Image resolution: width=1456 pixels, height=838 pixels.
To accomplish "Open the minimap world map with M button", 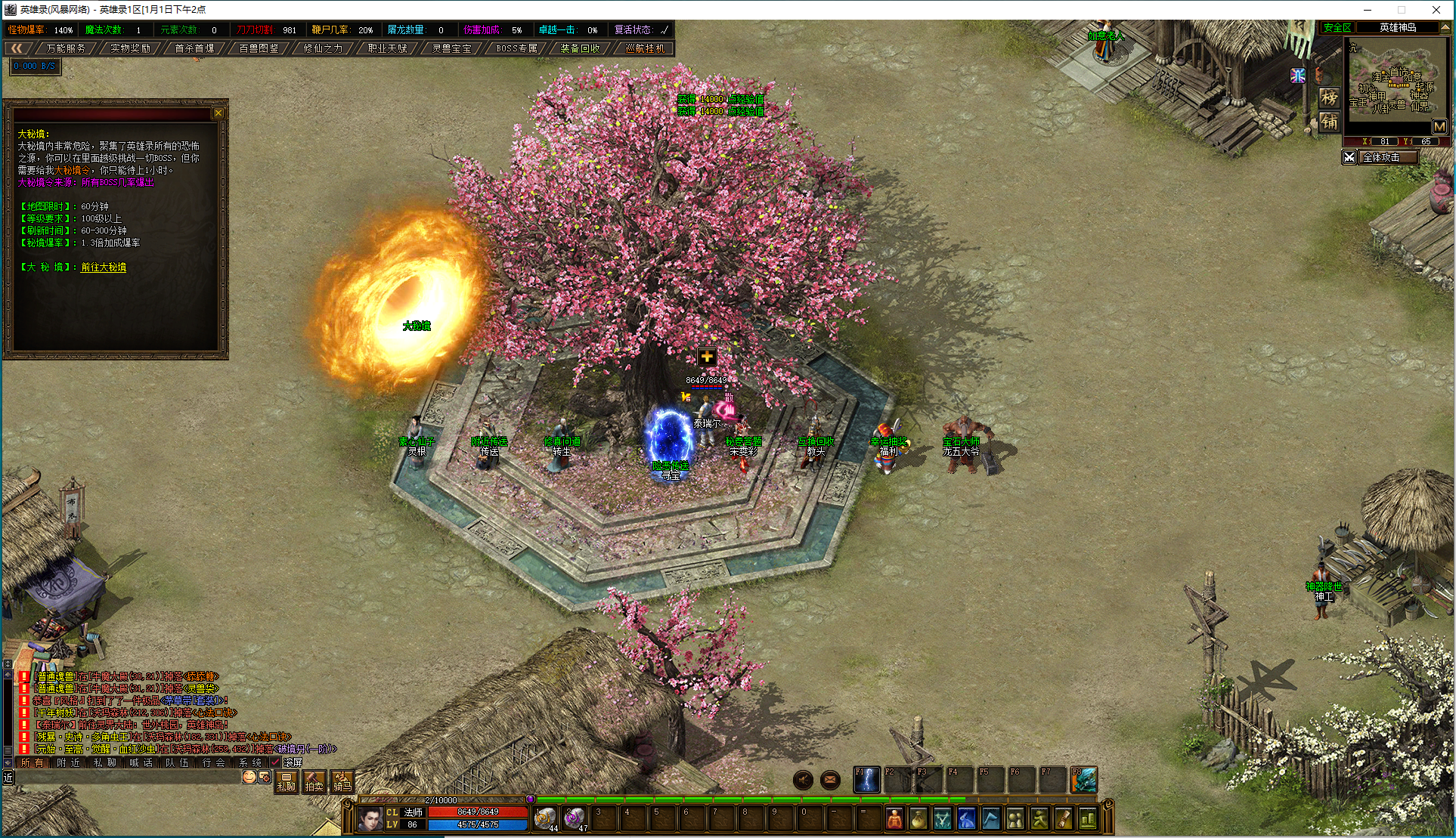I will pyautogui.click(x=1439, y=127).
